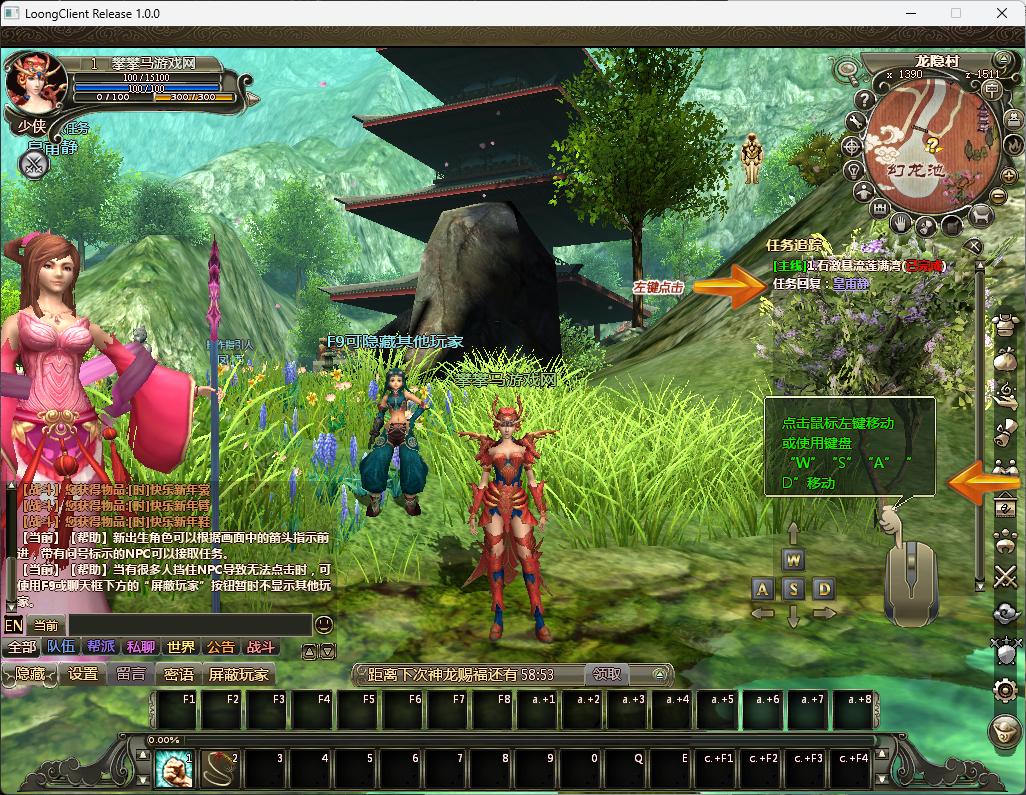Screen dimensions: 1026x795
Task: Open chat 设置 settings
Action: click(83, 675)
